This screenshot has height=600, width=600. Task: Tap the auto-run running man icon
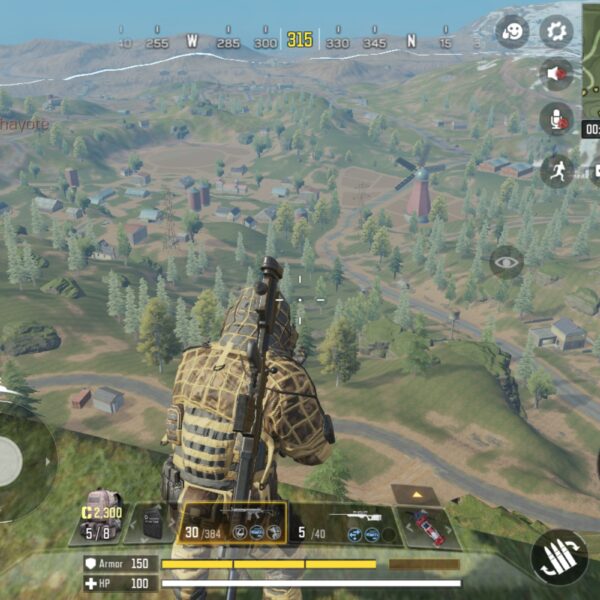click(x=556, y=169)
